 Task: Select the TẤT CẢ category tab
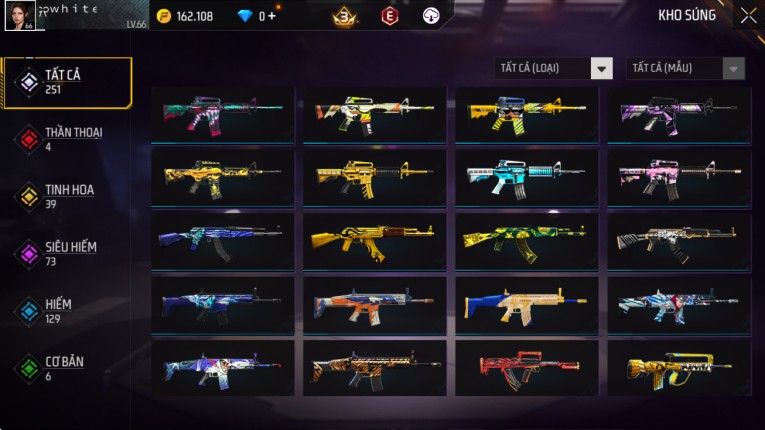pos(66,82)
